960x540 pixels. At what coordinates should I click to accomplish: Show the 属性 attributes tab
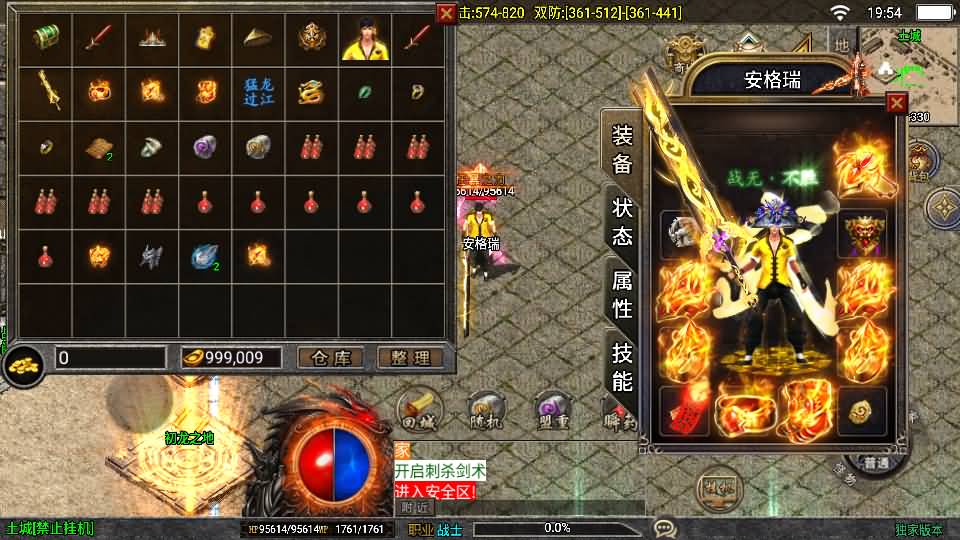(x=622, y=294)
